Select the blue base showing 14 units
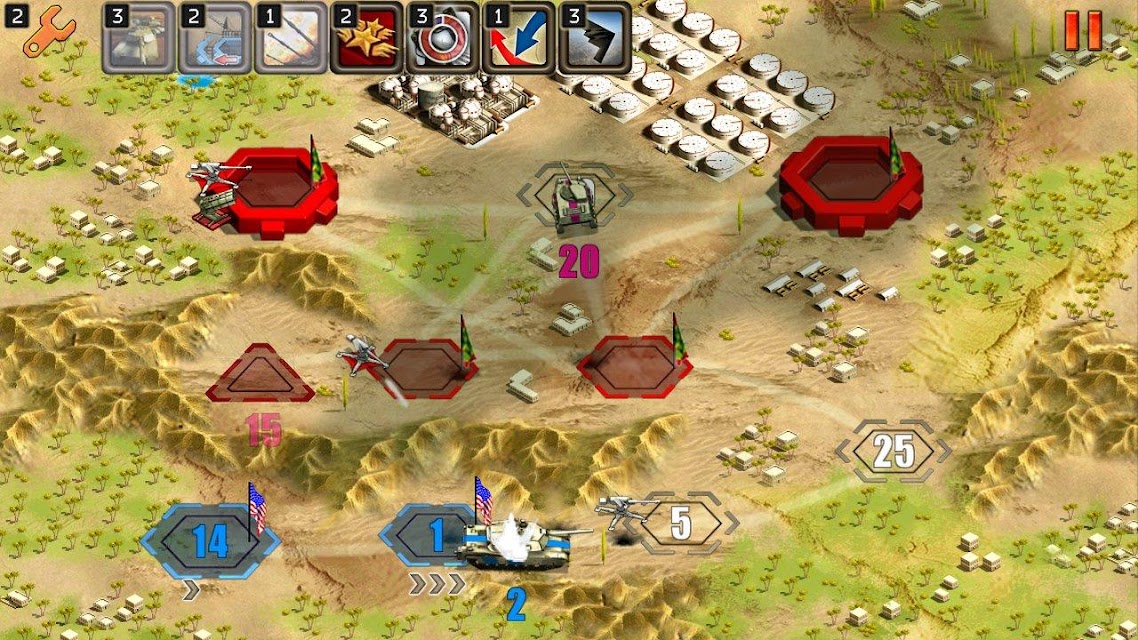Viewport: 1138px width, 640px height. pos(210,541)
